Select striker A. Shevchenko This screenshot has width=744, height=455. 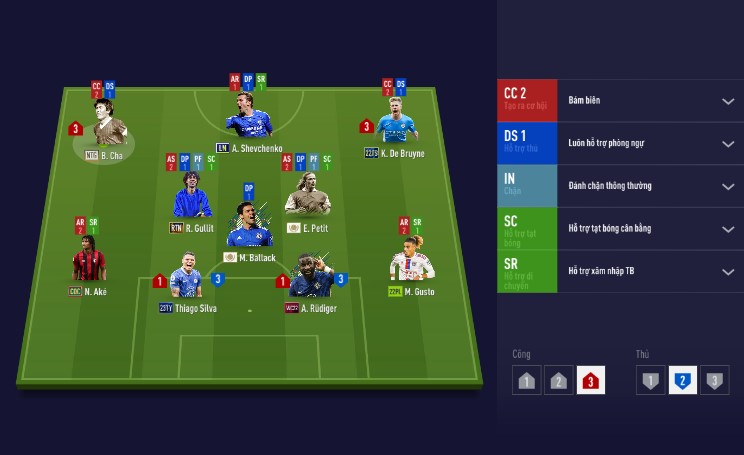248,119
